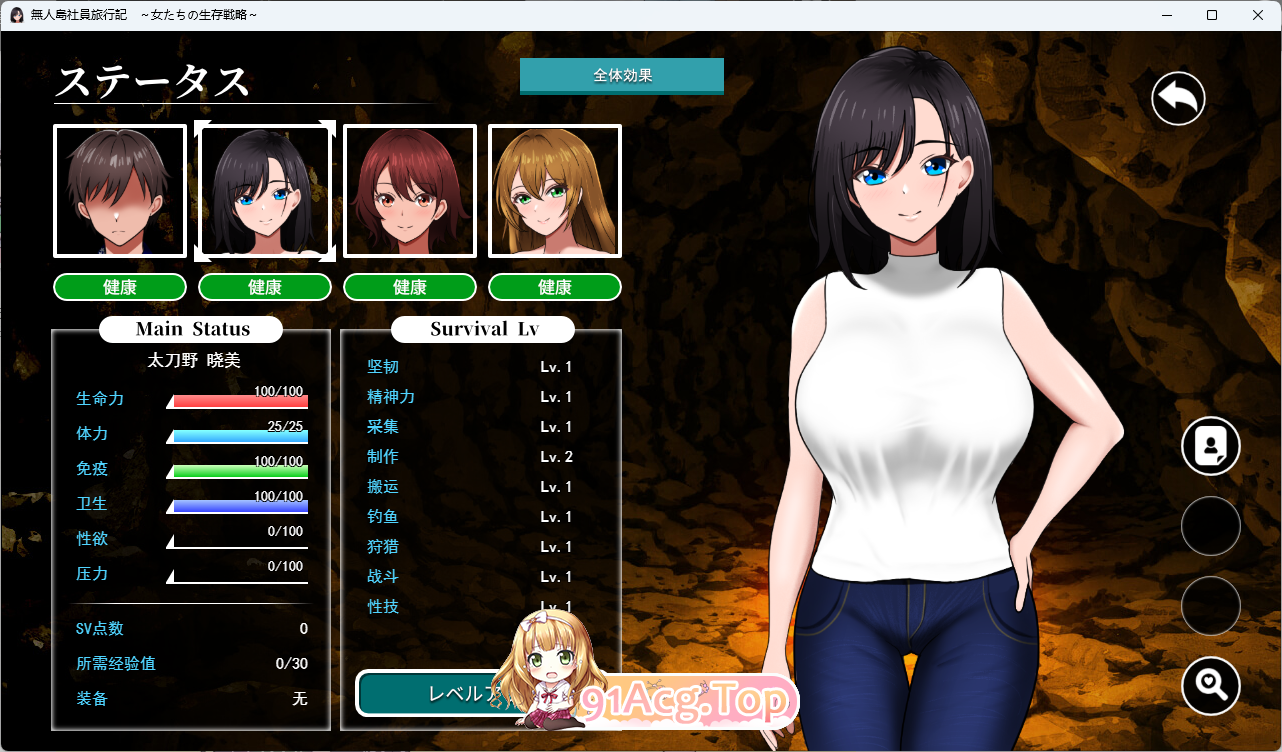The width and height of the screenshot is (1282, 752).
Task: Select the red-haired character's portrait
Action: click(x=409, y=190)
